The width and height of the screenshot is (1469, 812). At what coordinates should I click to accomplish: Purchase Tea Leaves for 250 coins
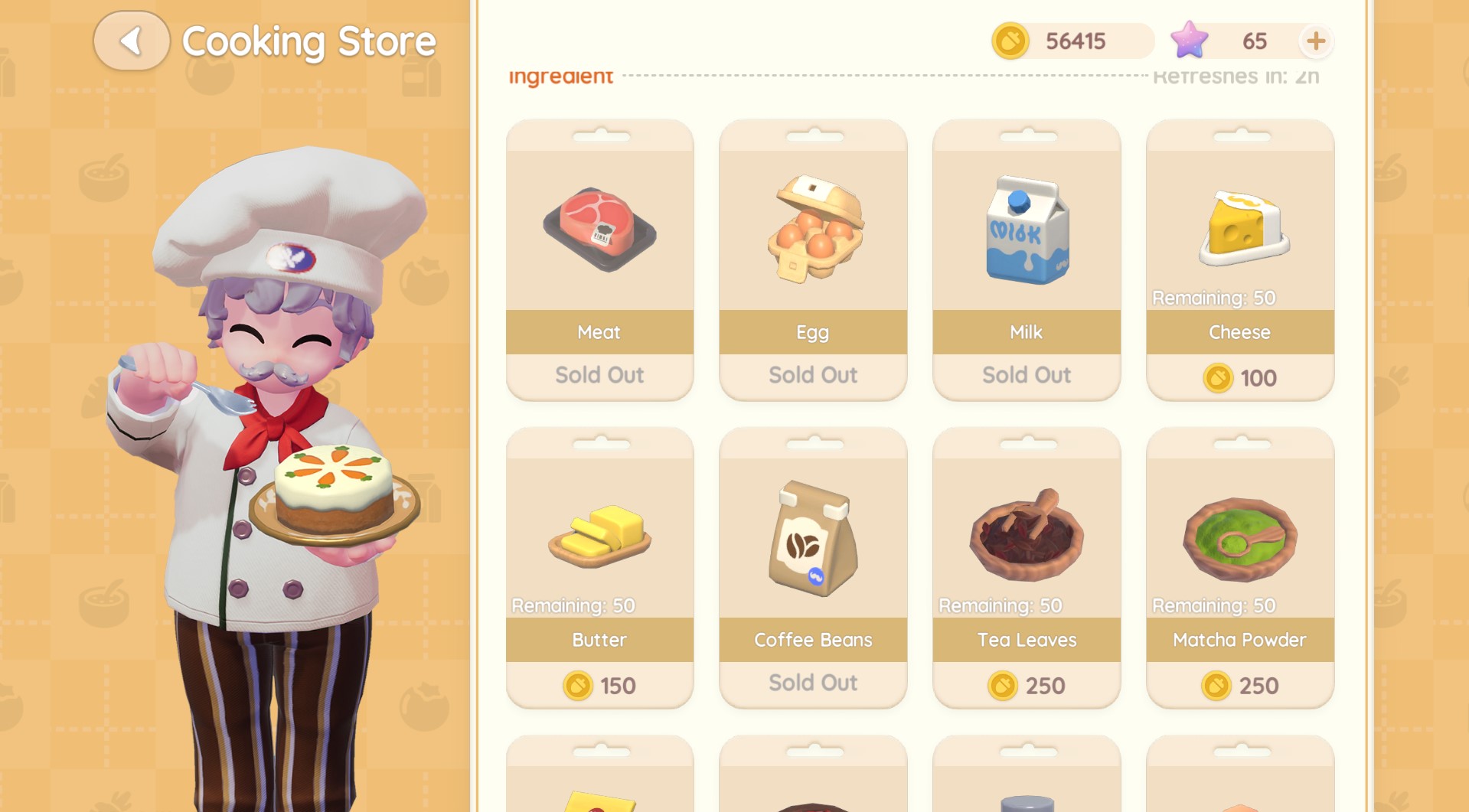tap(1026, 685)
